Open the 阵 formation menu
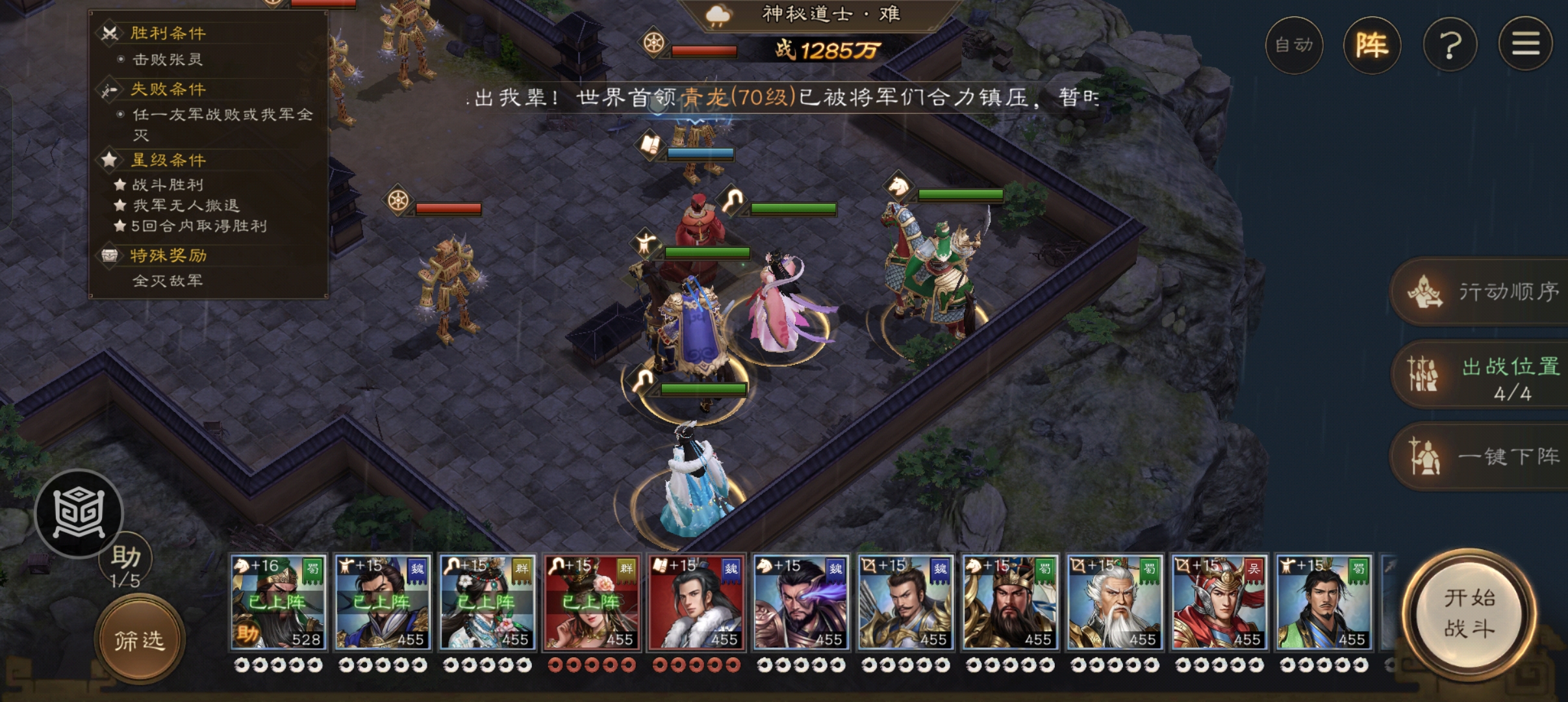The width and height of the screenshot is (1568, 702). tap(1372, 45)
